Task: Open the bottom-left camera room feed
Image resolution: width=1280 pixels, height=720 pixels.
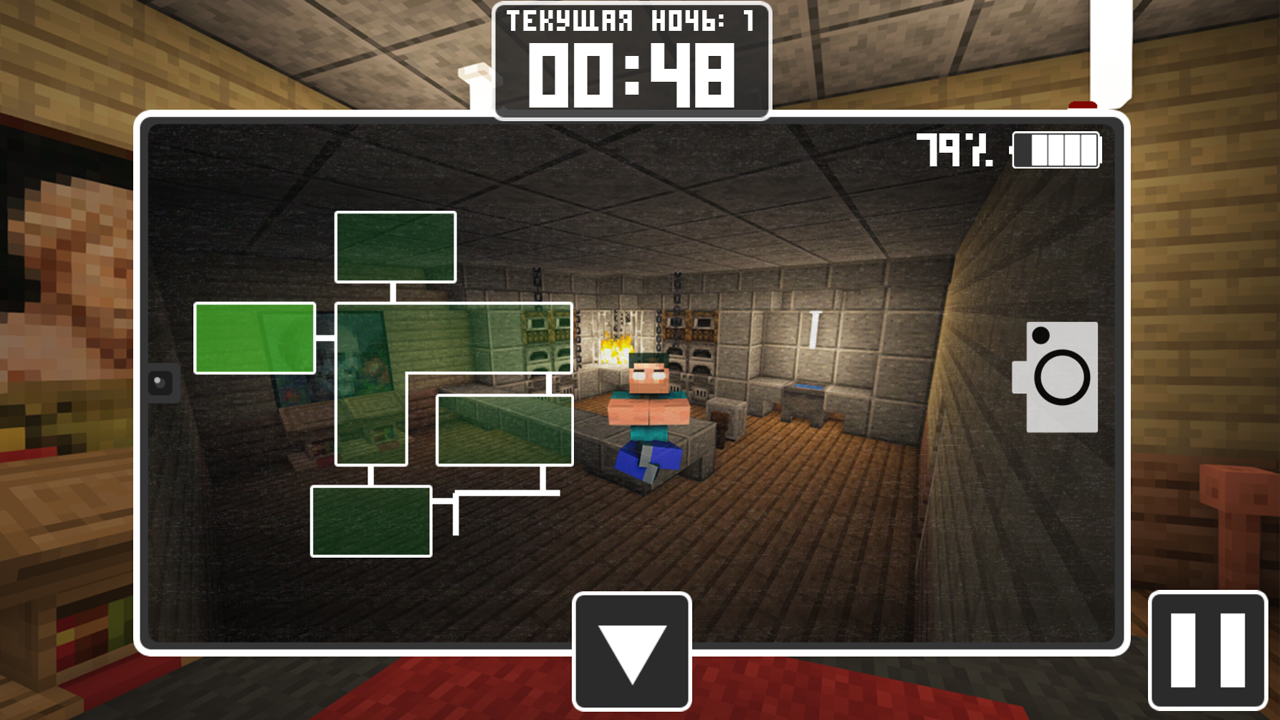Action: [x=371, y=522]
